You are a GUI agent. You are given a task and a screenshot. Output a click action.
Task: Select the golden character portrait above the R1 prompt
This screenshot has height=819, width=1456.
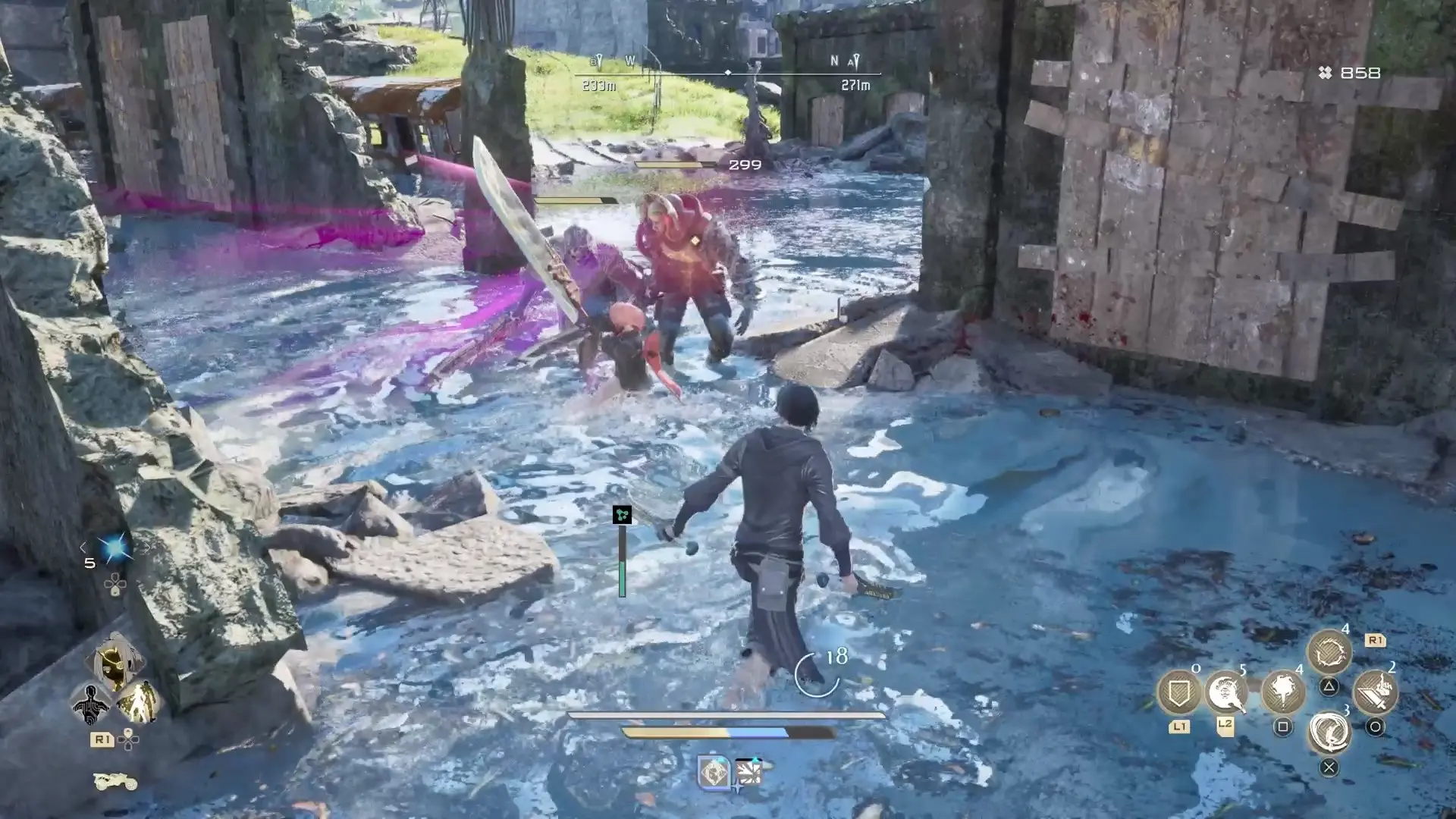(x=114, y=660)
